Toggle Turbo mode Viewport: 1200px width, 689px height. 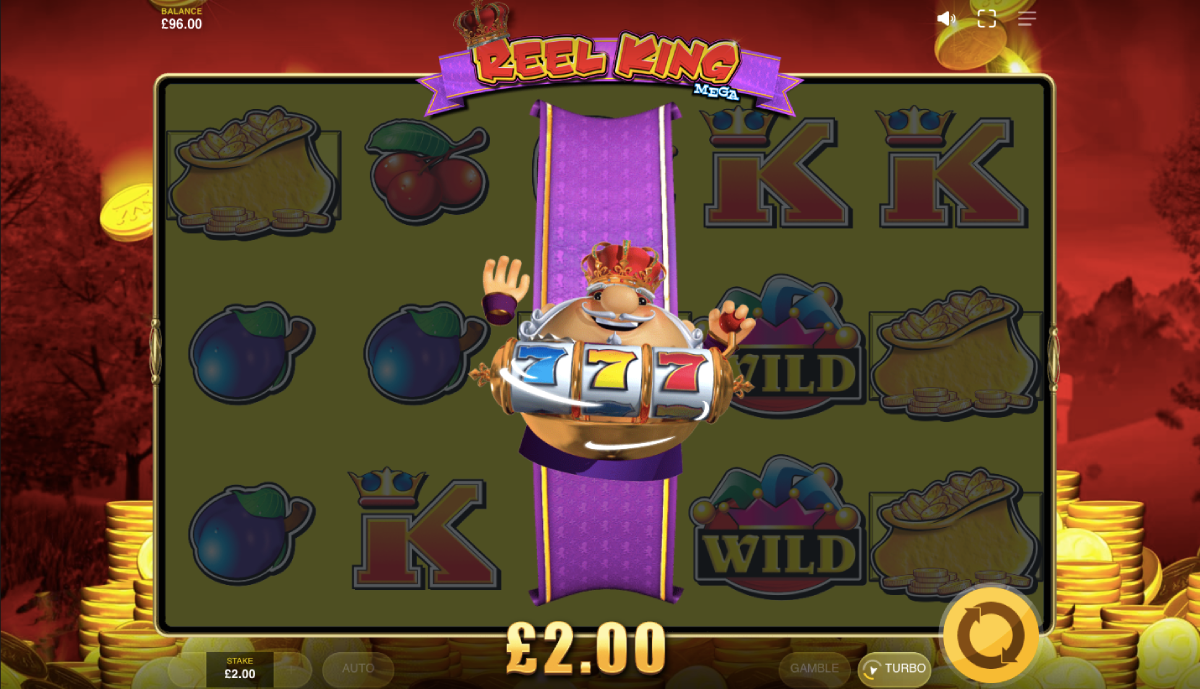coord(894,668)
